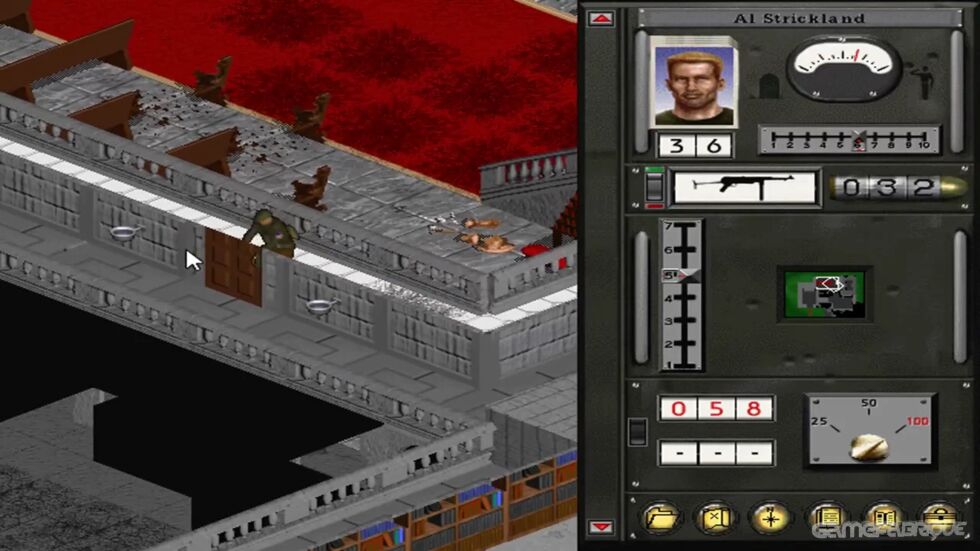The height and width of the screenshot is (551, 980).
Task: Open the open-book icon button
Action: [x=882, y=517]
